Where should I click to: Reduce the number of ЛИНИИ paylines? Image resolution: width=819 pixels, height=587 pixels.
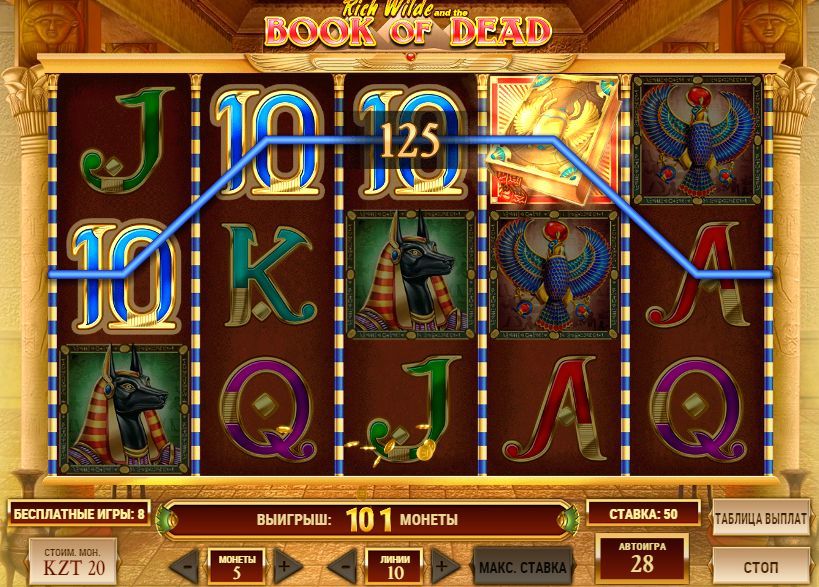[342, 564]
